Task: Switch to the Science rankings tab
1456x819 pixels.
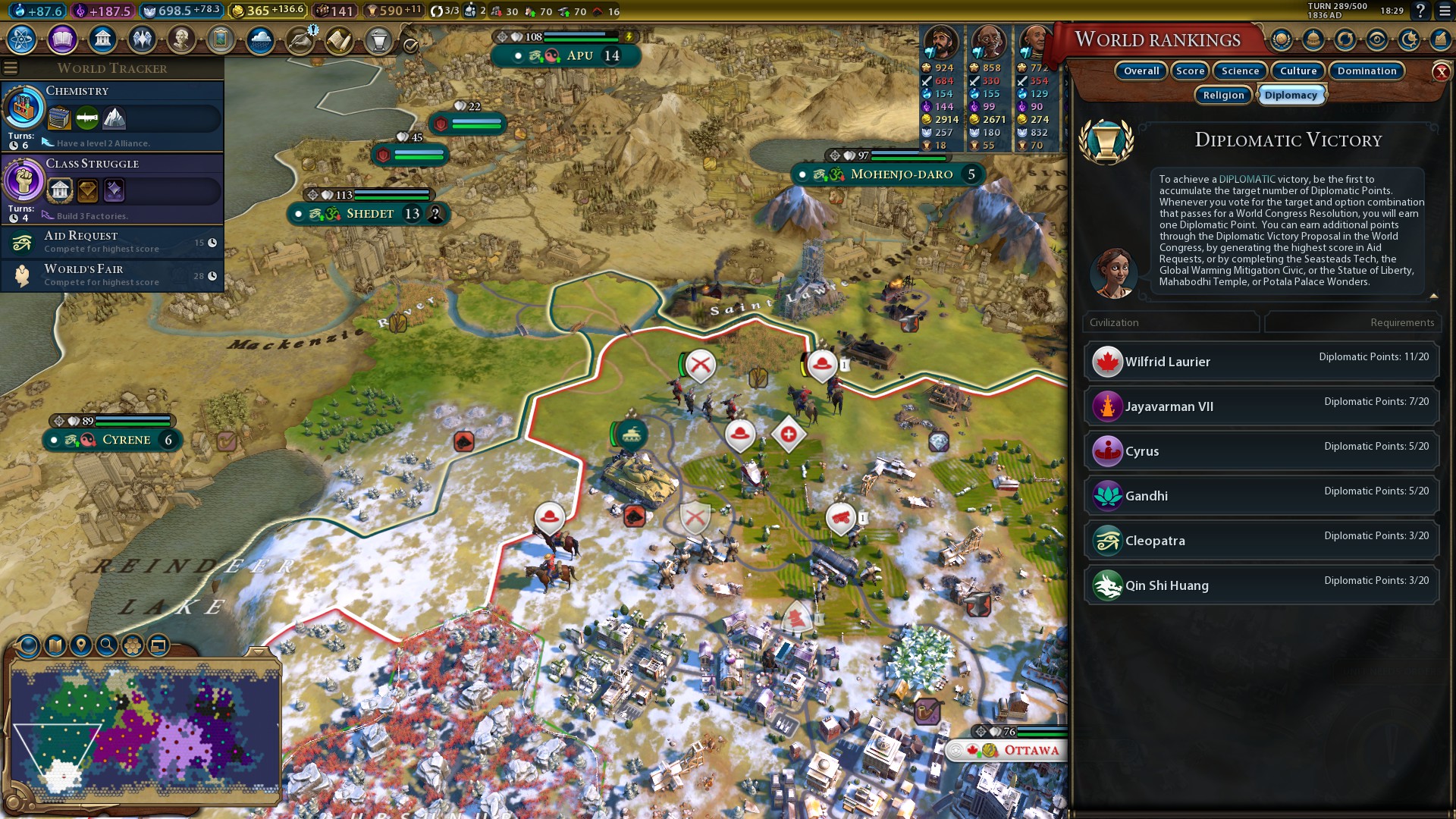Action: pos(1240,71)
